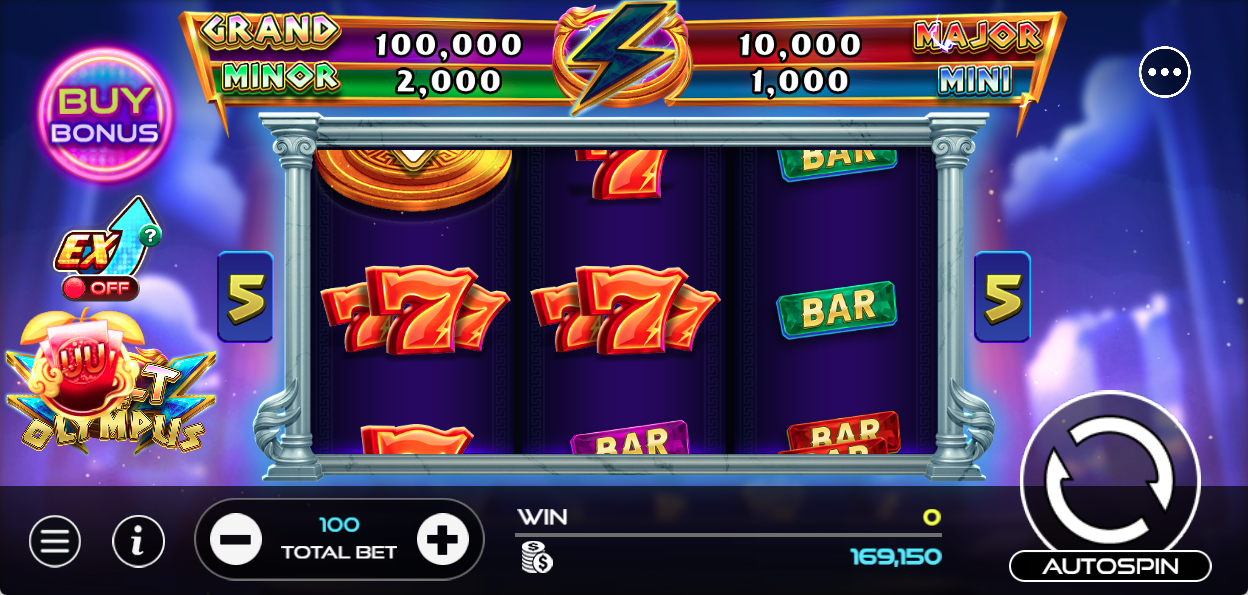Activate Autospin

tap(1110, 566)
